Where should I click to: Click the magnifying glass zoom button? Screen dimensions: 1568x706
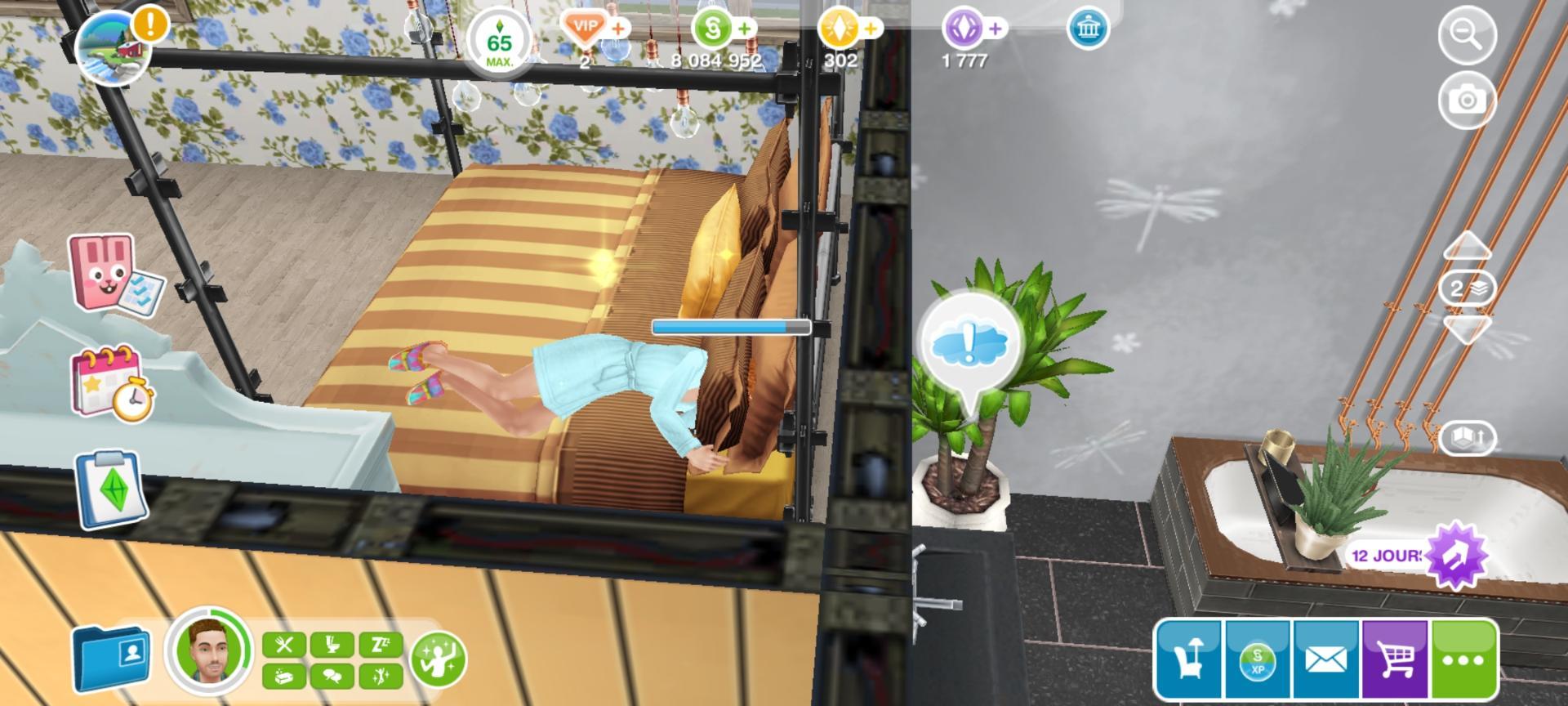[x=1467, y=35]
